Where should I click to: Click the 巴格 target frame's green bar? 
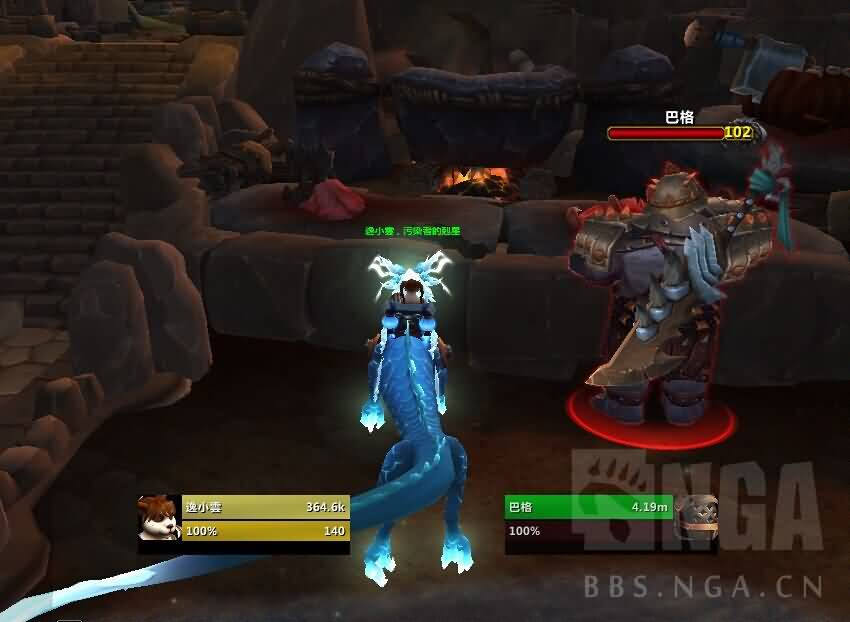pos(588,508)
